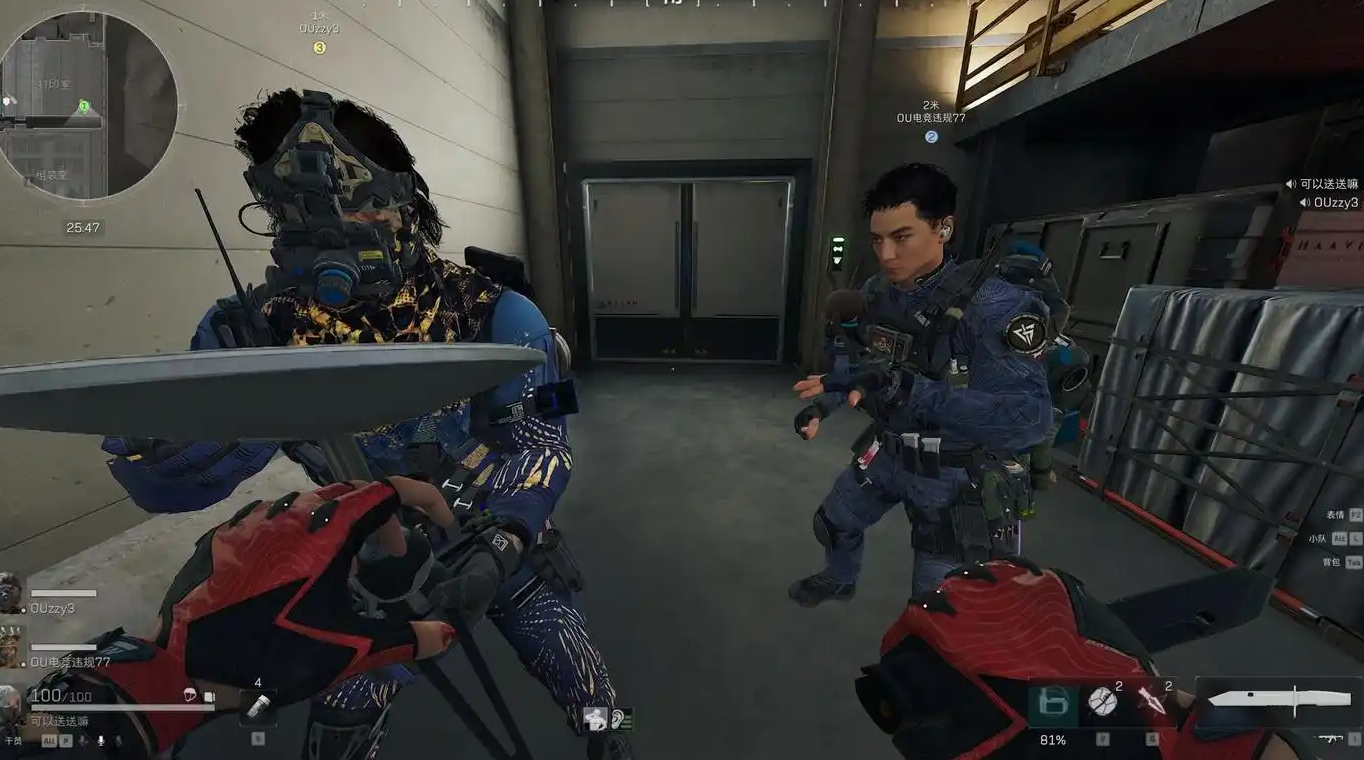
Task: Select squadmate OU电竞违规77's portrait
Action: [11, 647]
